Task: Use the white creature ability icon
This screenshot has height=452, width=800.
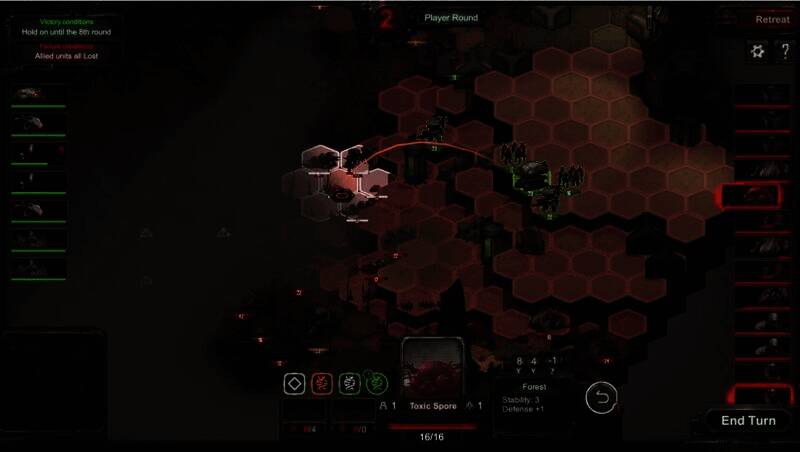Action: click(x=349, y=383)
